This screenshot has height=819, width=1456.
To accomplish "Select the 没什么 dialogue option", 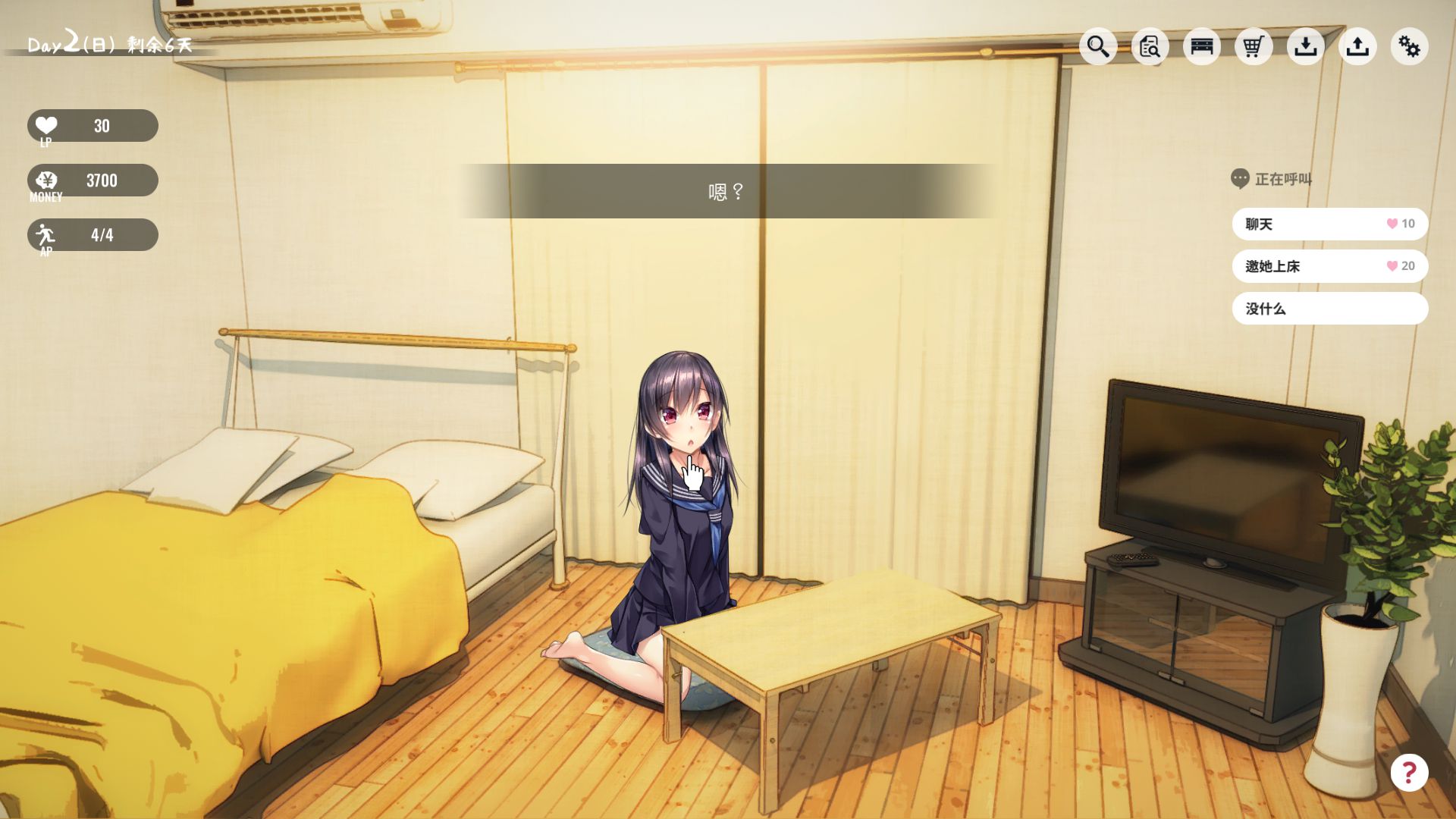I will pyautogui.click(x=1329, y=309).
